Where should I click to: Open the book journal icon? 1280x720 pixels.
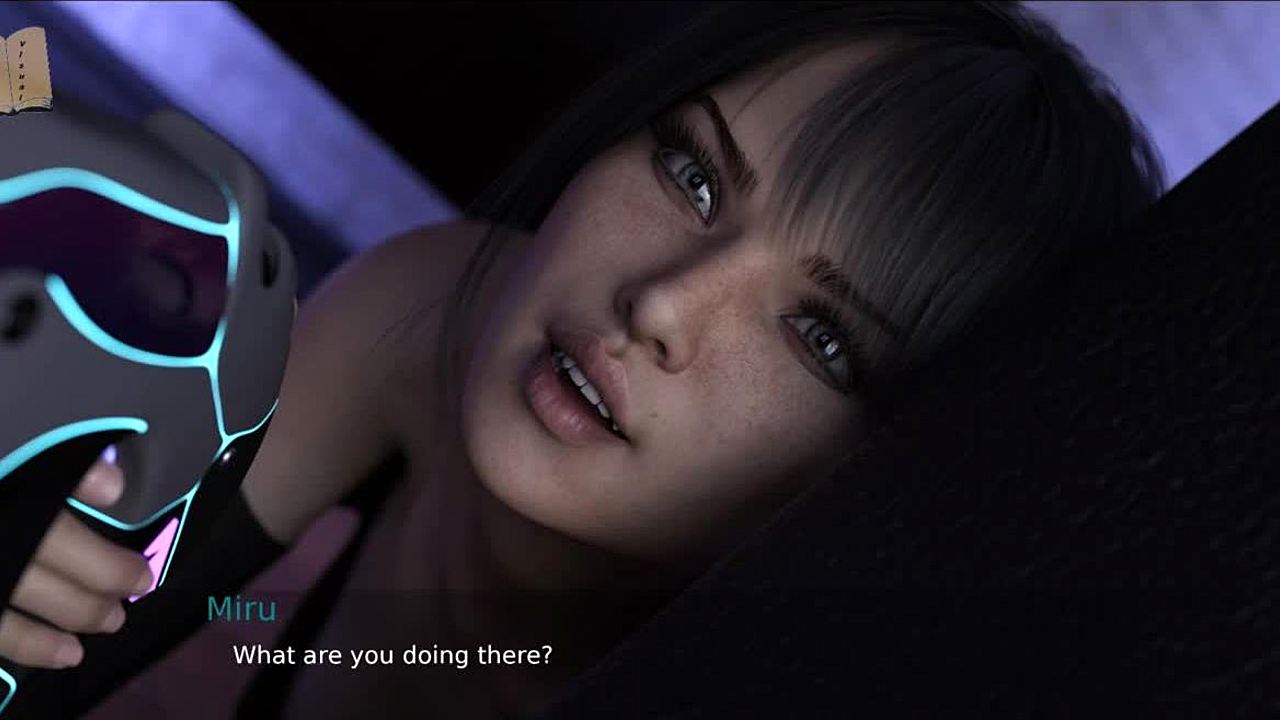[x=22, y=68]
